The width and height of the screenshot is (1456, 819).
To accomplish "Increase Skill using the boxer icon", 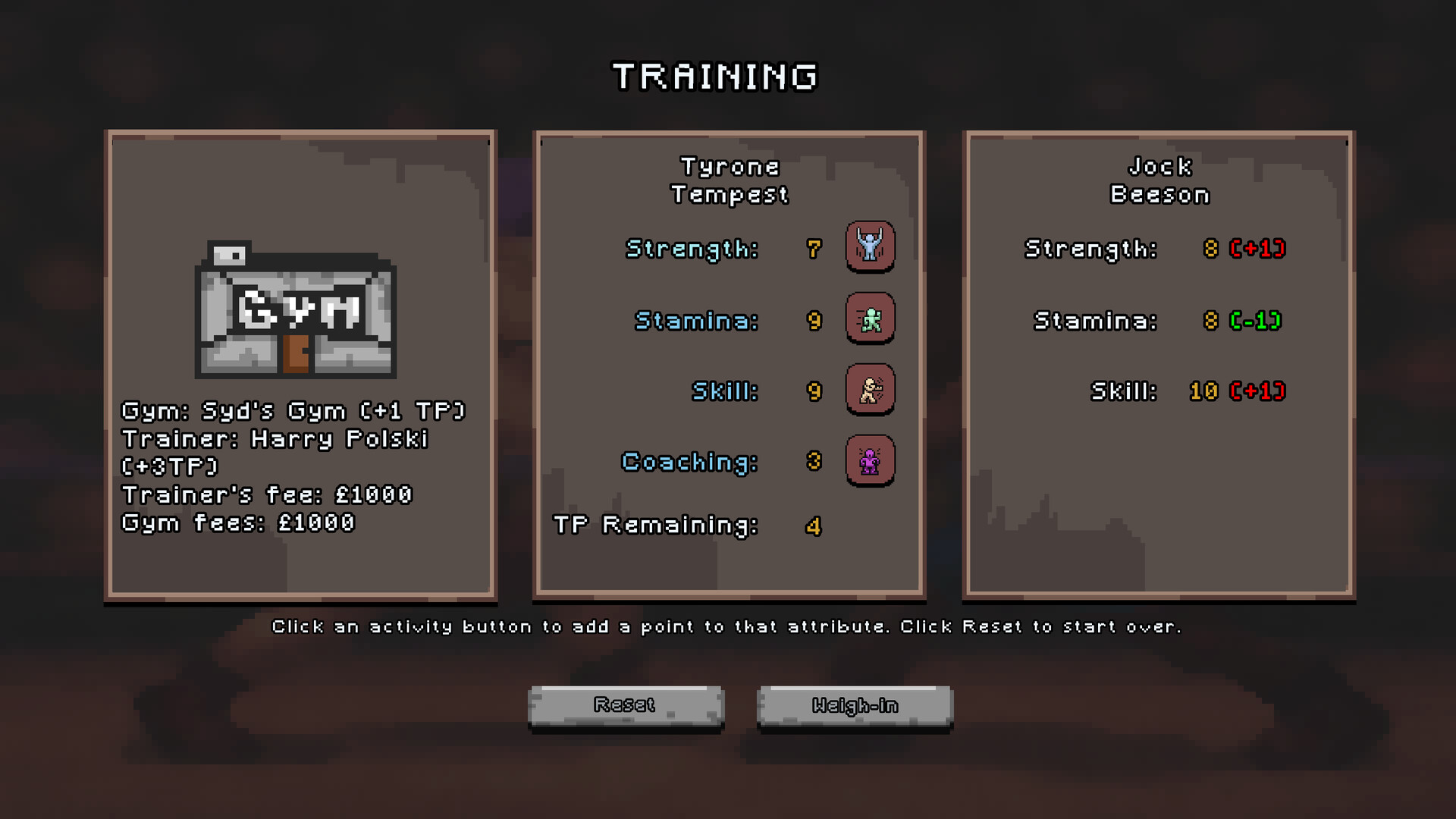I will click(870, 390).
